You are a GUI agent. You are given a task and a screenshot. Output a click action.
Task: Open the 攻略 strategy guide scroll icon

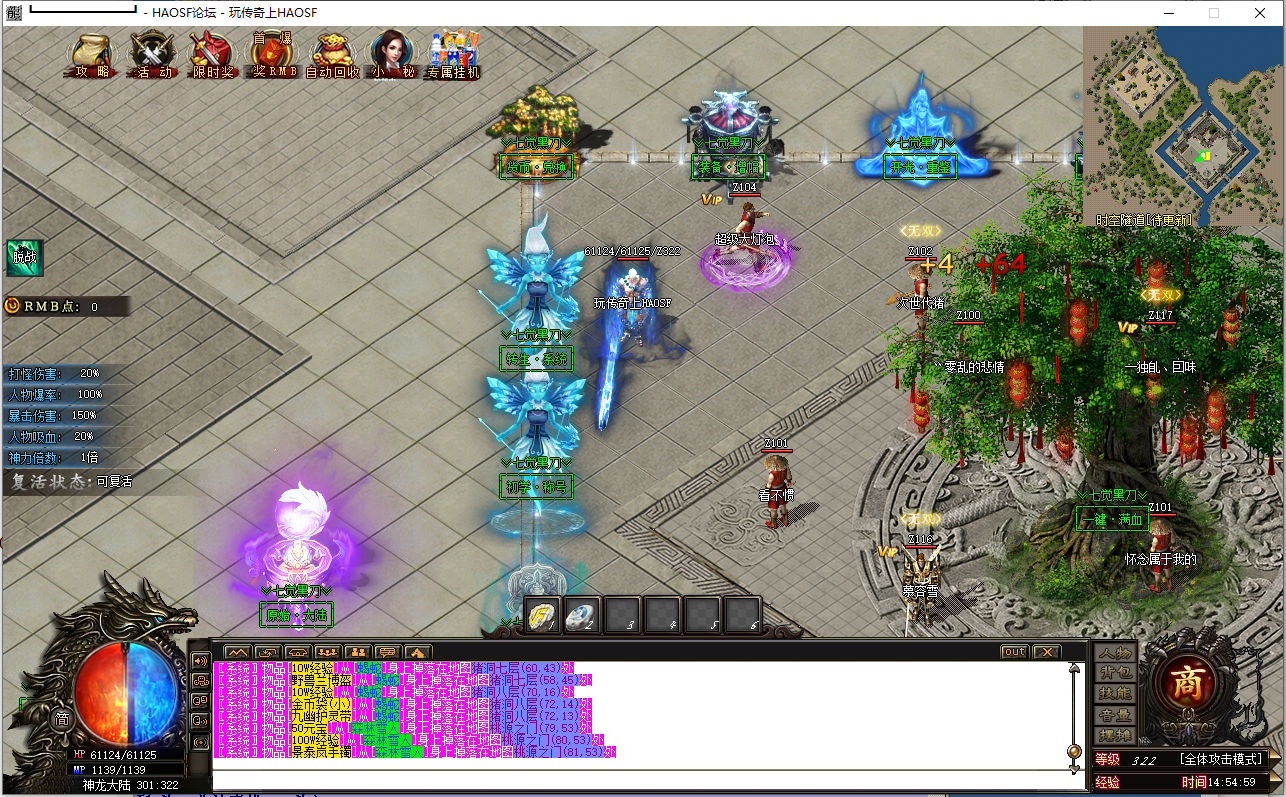(93, 56)
